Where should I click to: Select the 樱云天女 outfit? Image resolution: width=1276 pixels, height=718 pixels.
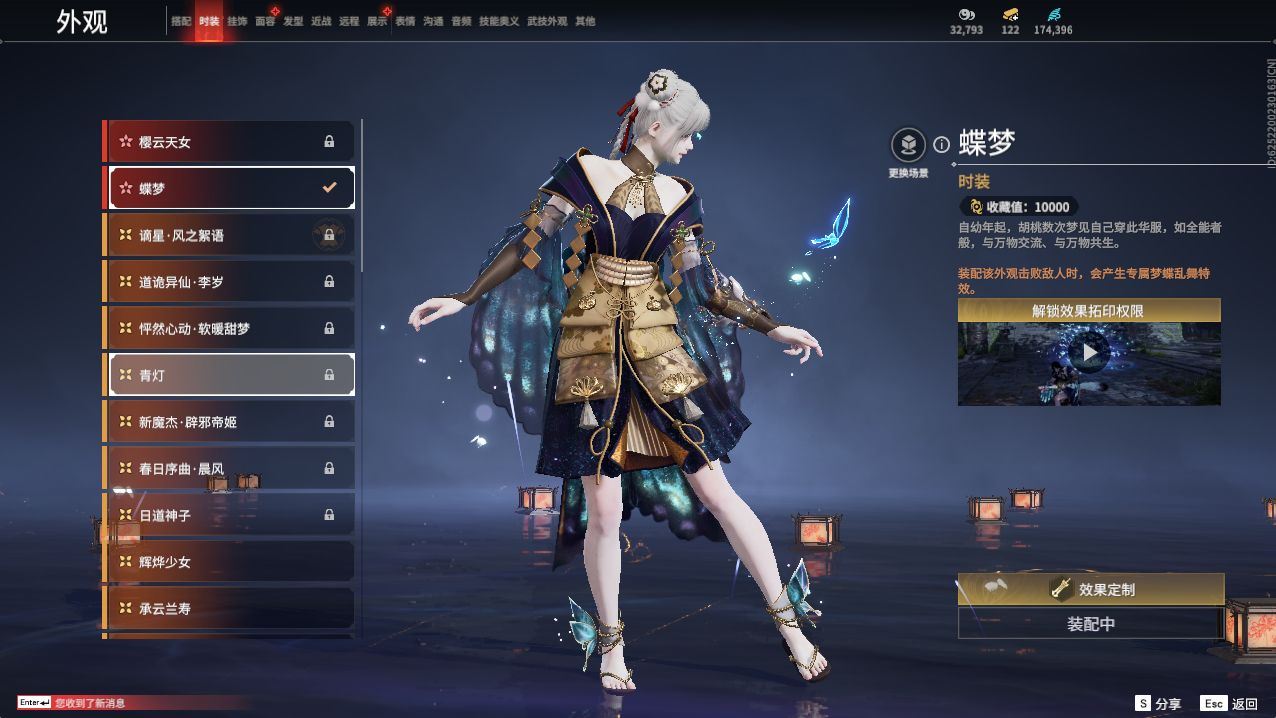point(230,142)
